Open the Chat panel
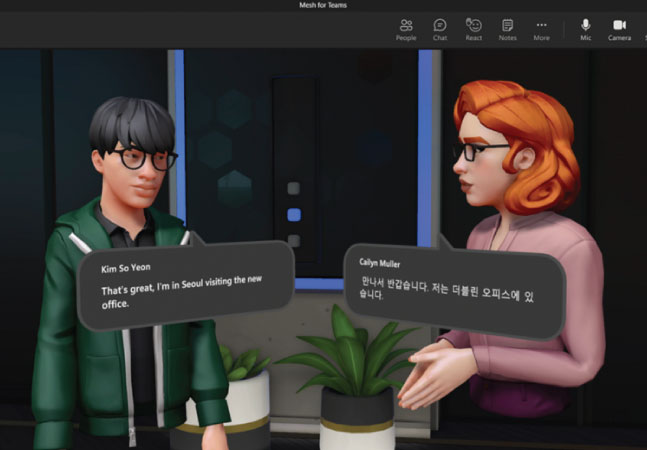The height and width of the screenshot is (450, 647). [440, 28]
